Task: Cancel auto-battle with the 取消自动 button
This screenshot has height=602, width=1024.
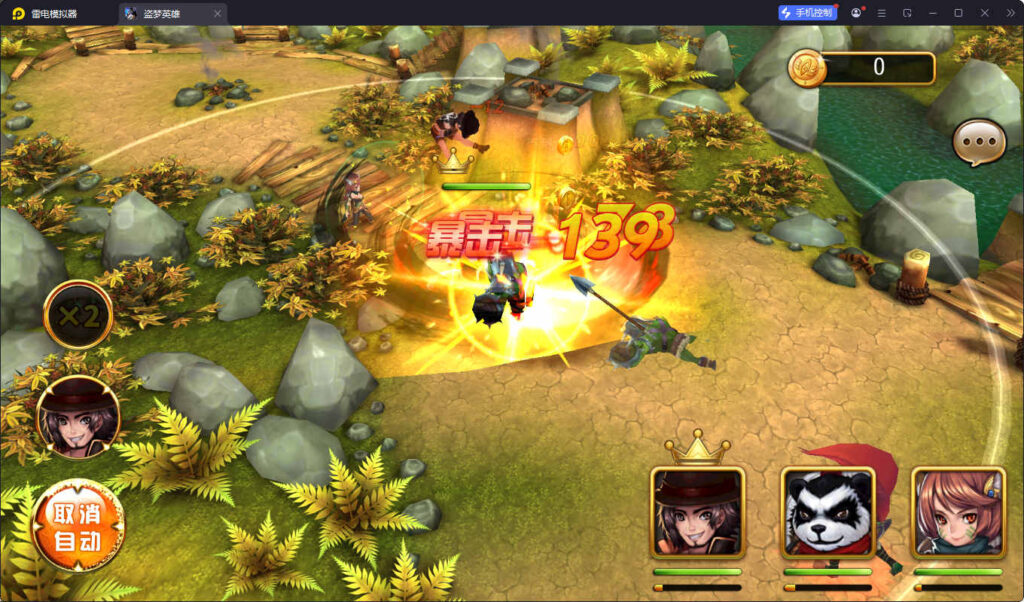Action: [x=78, y=527]
